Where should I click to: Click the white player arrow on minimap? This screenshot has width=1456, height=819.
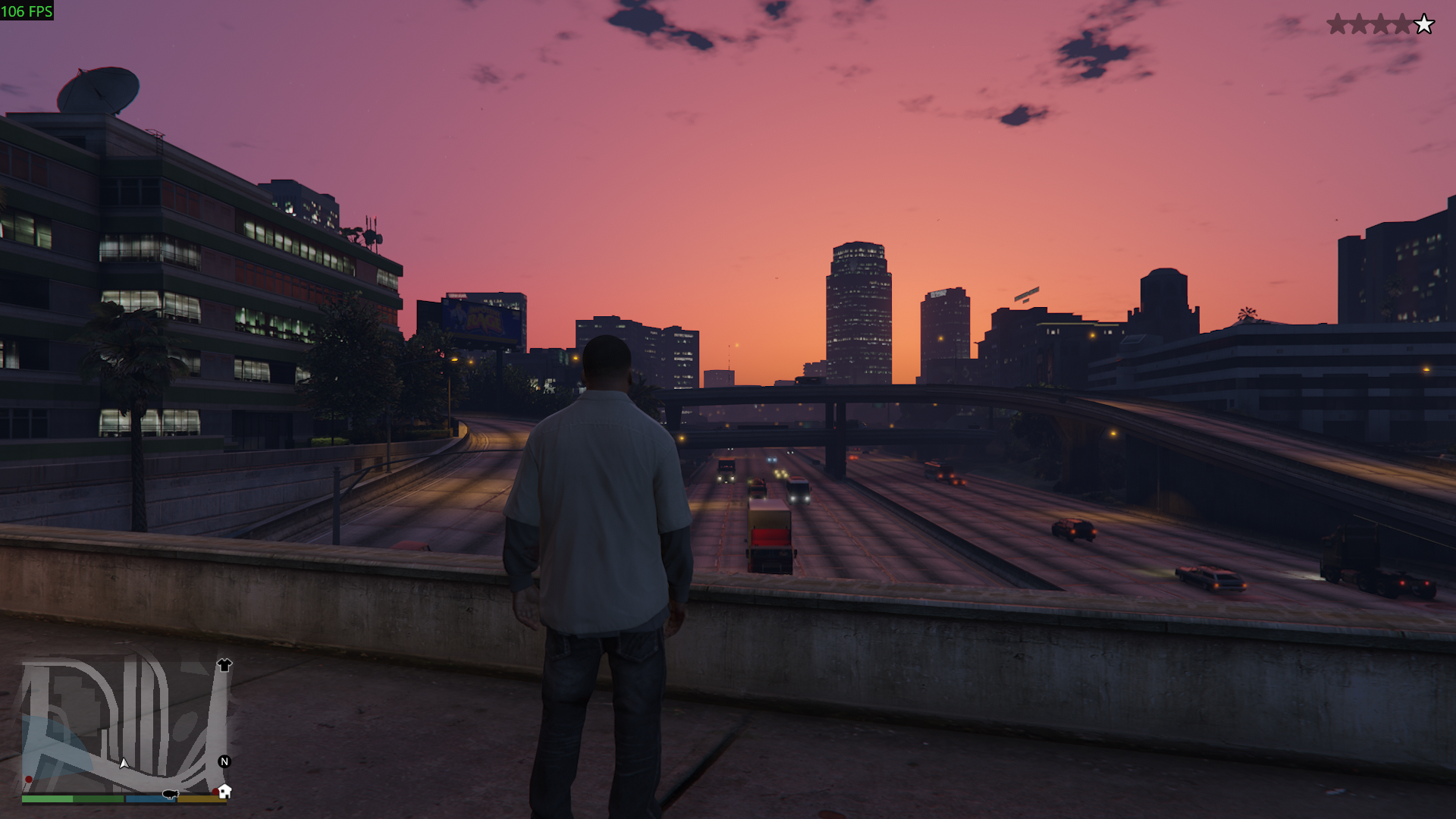point(124,763)
